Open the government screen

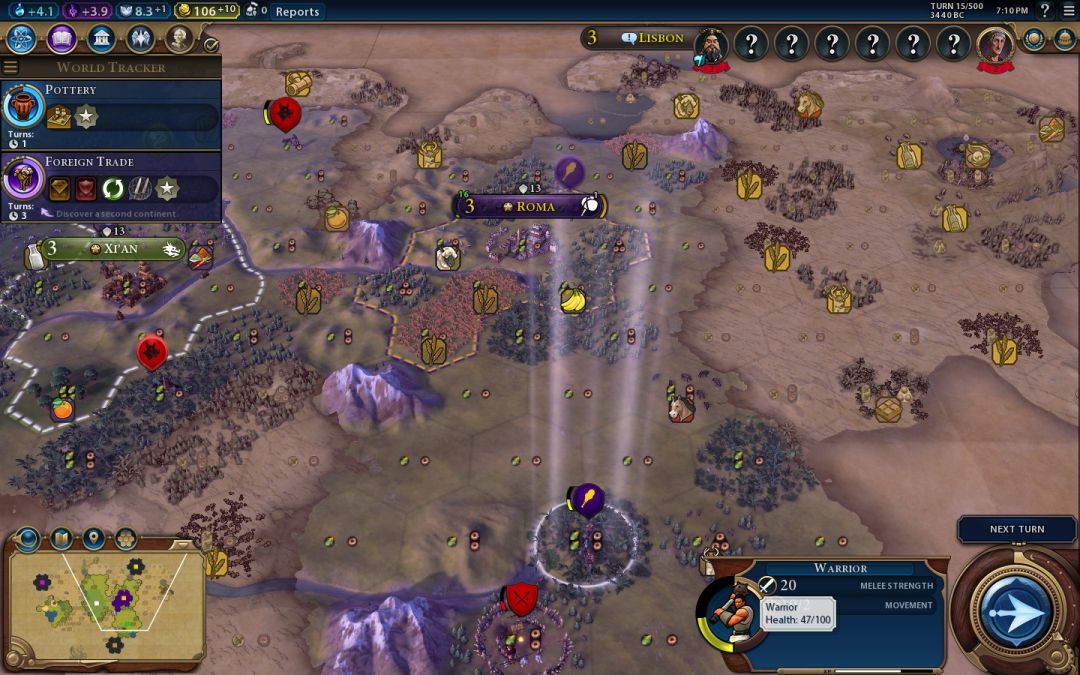point(100,39)
